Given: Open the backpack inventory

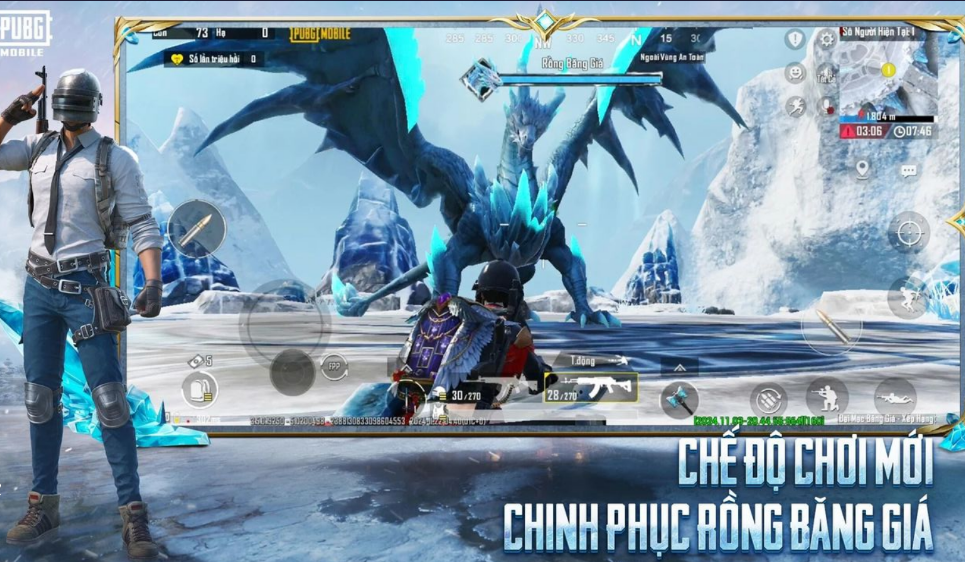Looking at the screenshot, I should (x=200, y=391).
